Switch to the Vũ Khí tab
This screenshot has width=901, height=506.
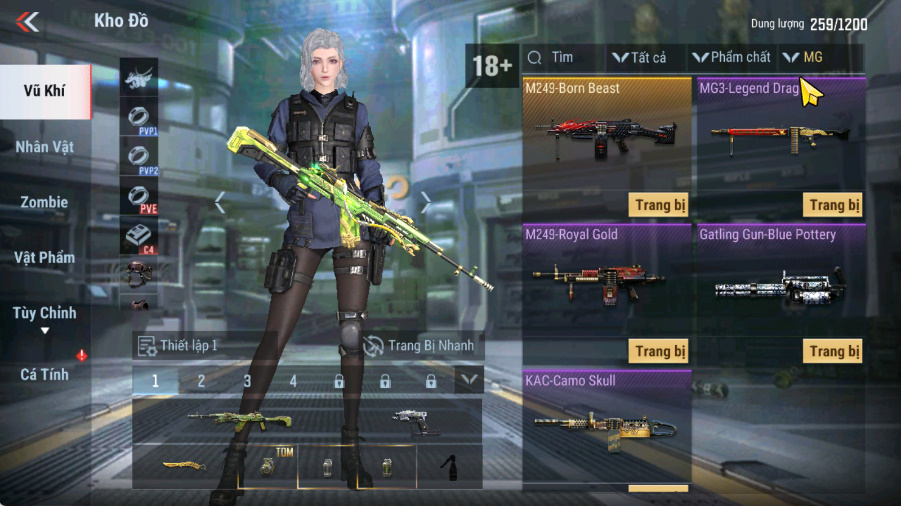tap(45, 92)
